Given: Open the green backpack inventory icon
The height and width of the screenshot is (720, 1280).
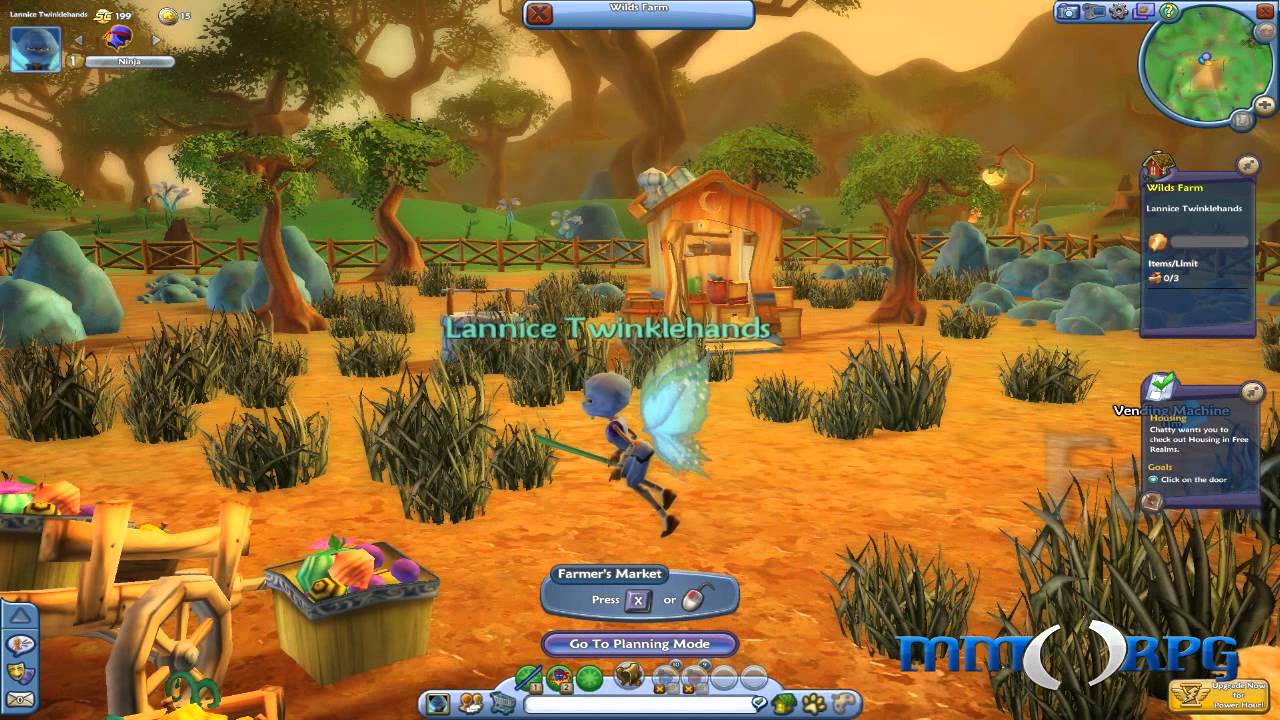Looking at the screenshot, I should pos(783,703).
